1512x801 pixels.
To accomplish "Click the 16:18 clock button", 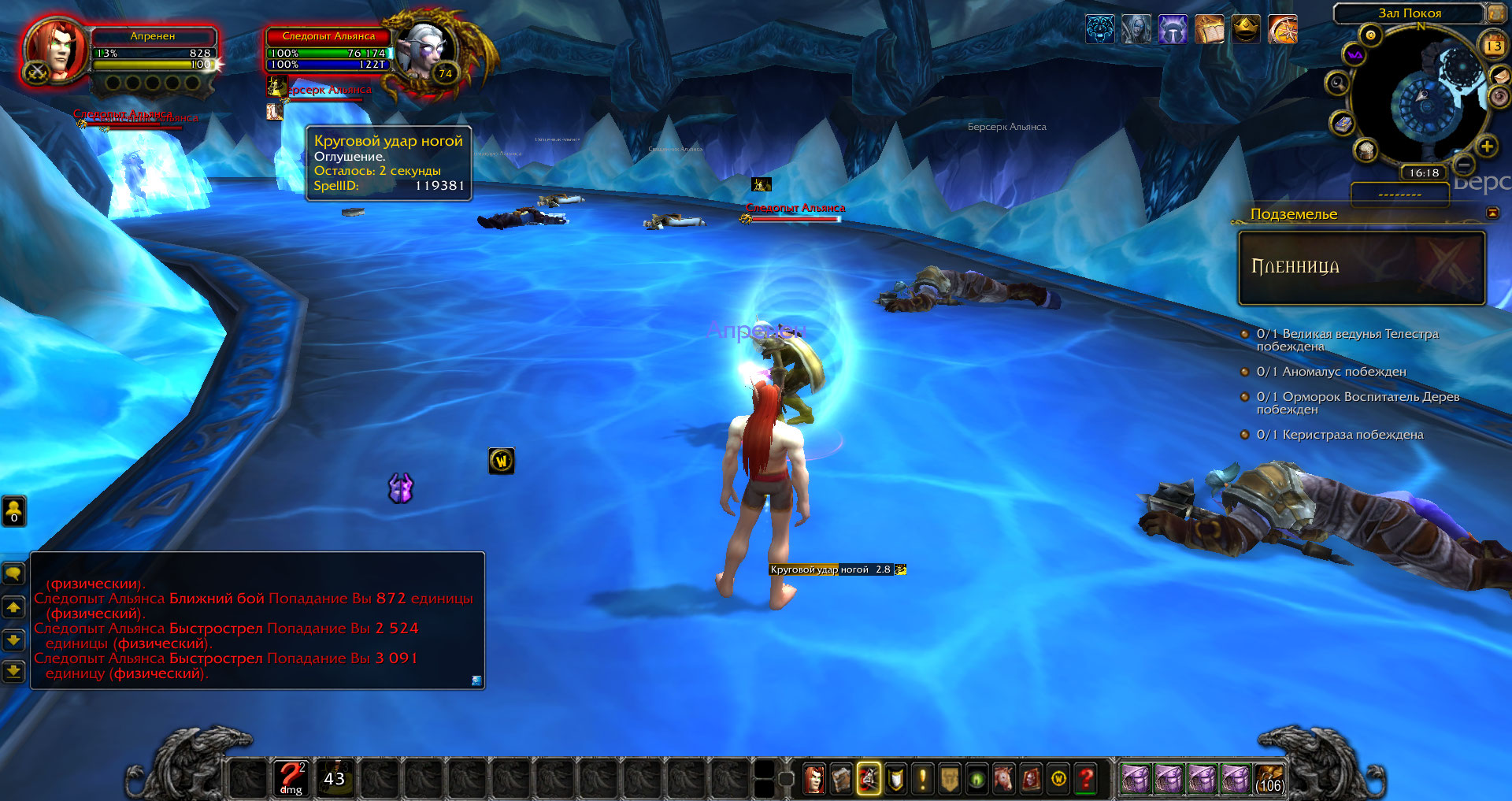I will tap(1424, 173).
